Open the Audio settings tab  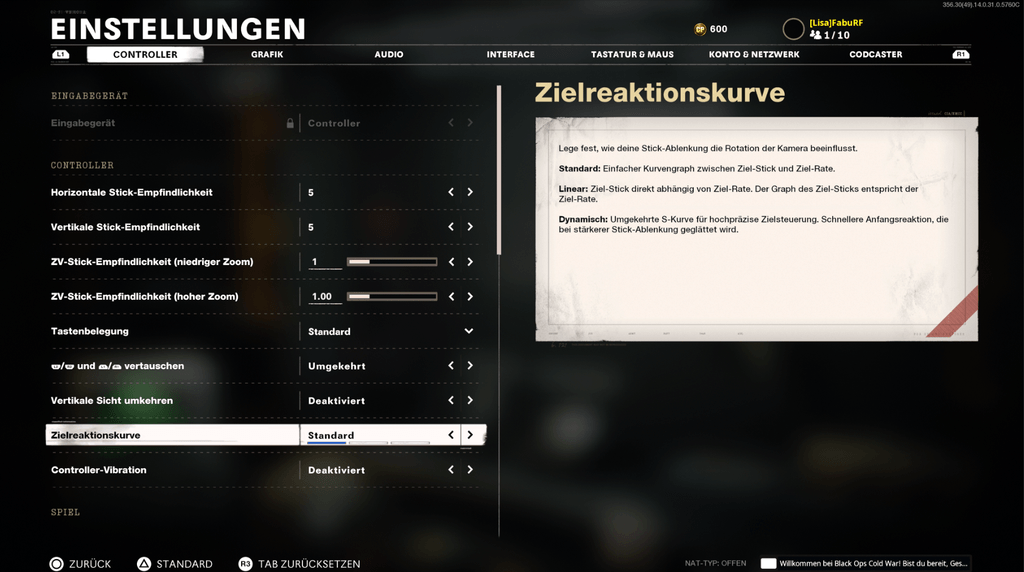coord(389,55)
